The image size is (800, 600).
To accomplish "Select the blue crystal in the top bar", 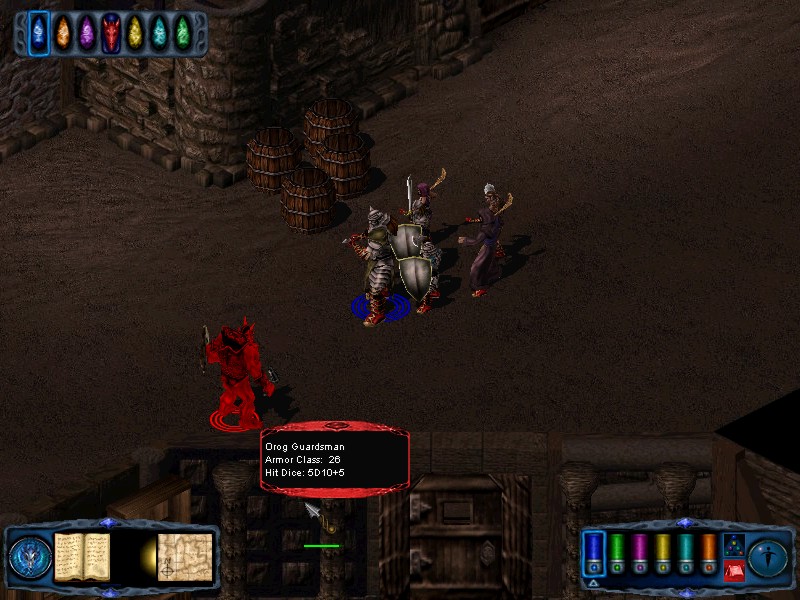I will click(x=39, y=33).
